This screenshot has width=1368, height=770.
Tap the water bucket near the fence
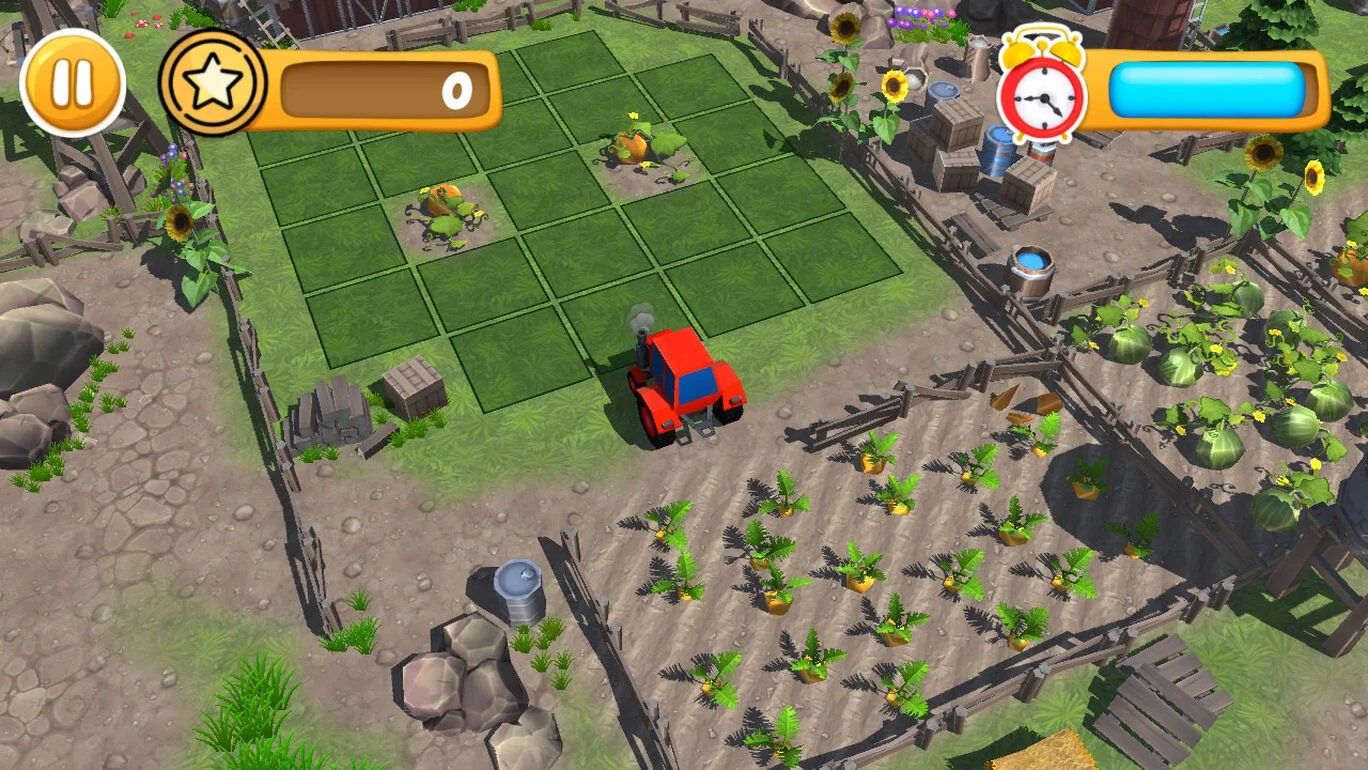[x=1030, y=270]
